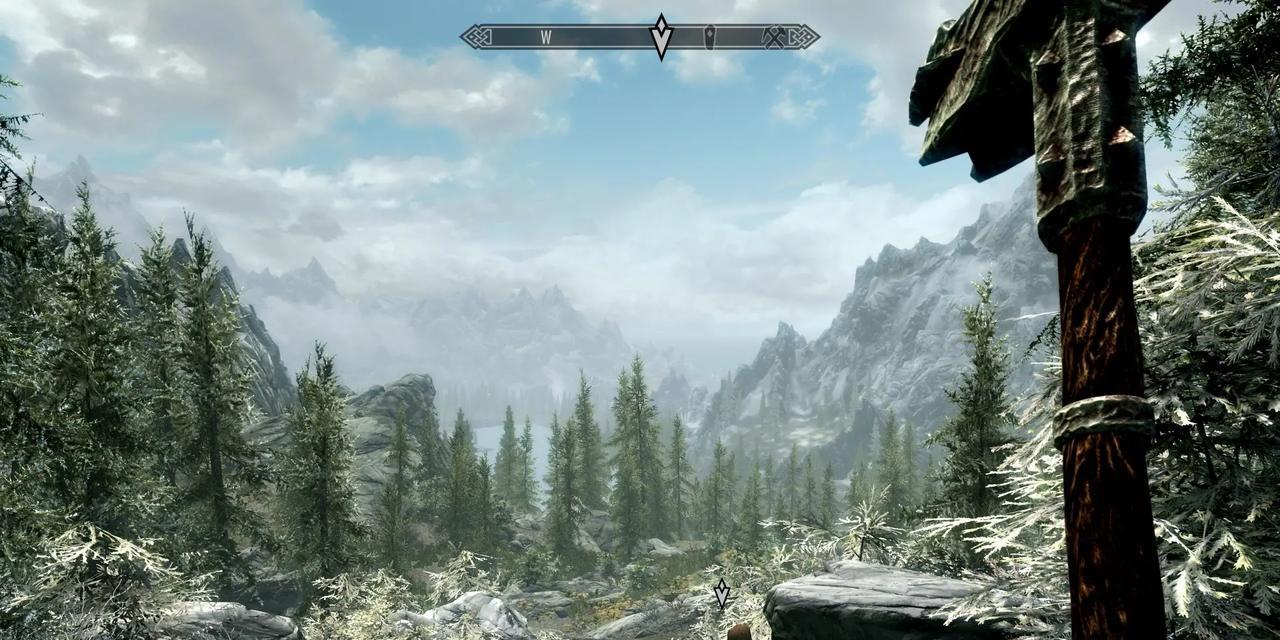Click the West heading letter on compass

point(546,37)
